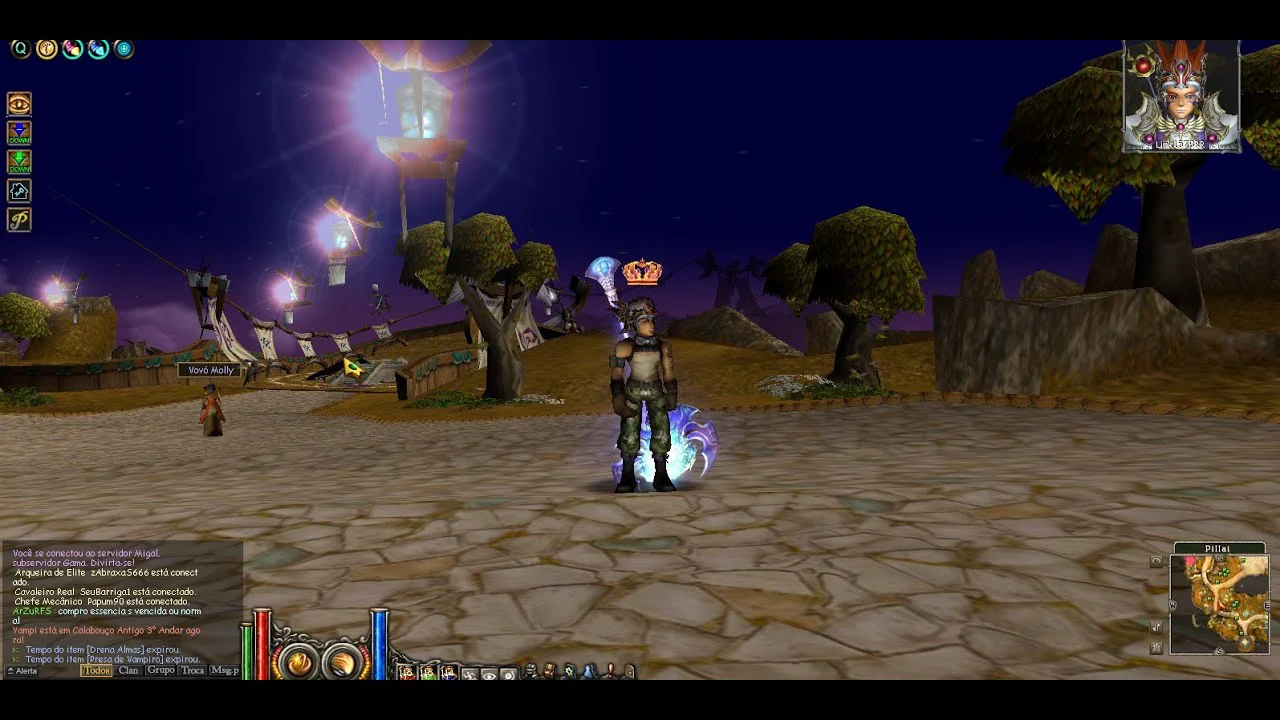1280x720 pixels.
Task: Select the Troca chat tab
Action: click(x=192, y=671)
